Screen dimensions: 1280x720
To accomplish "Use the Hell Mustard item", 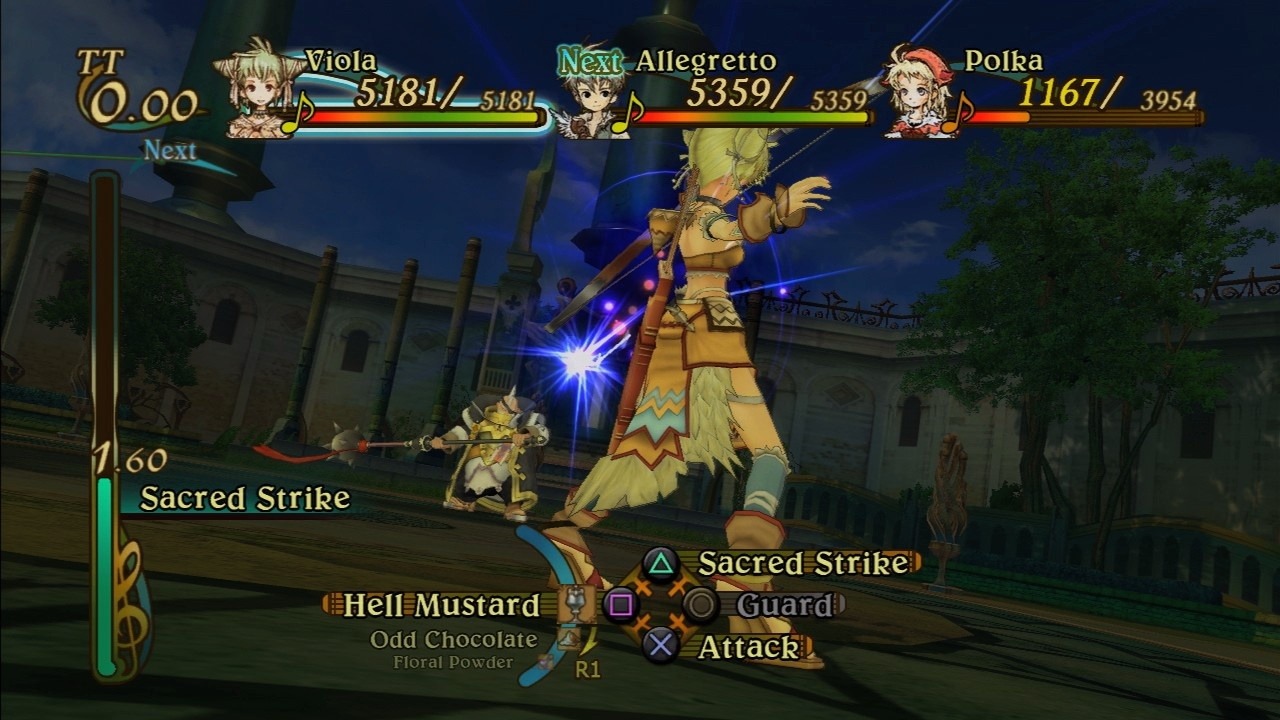I will point(441,605).
